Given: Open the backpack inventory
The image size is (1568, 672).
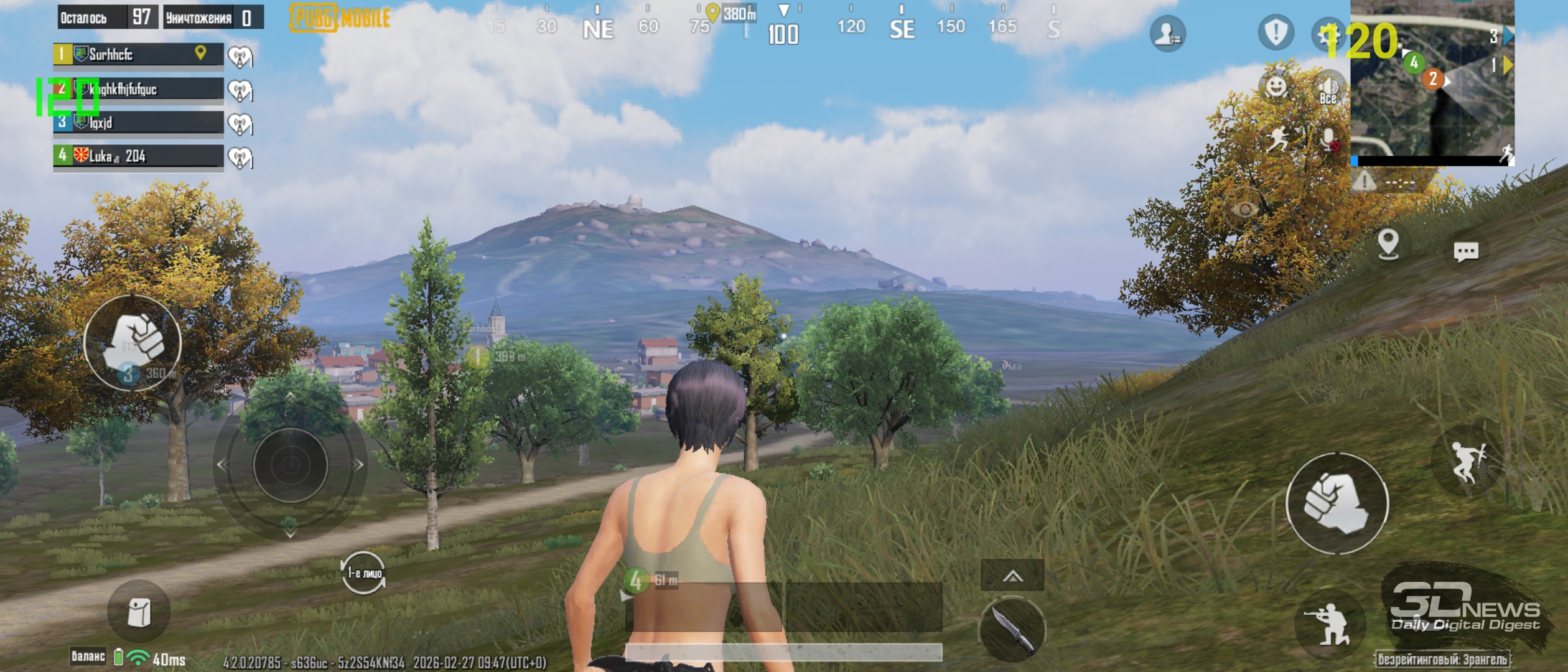Looking at the screenshot, I should (138, 613).
